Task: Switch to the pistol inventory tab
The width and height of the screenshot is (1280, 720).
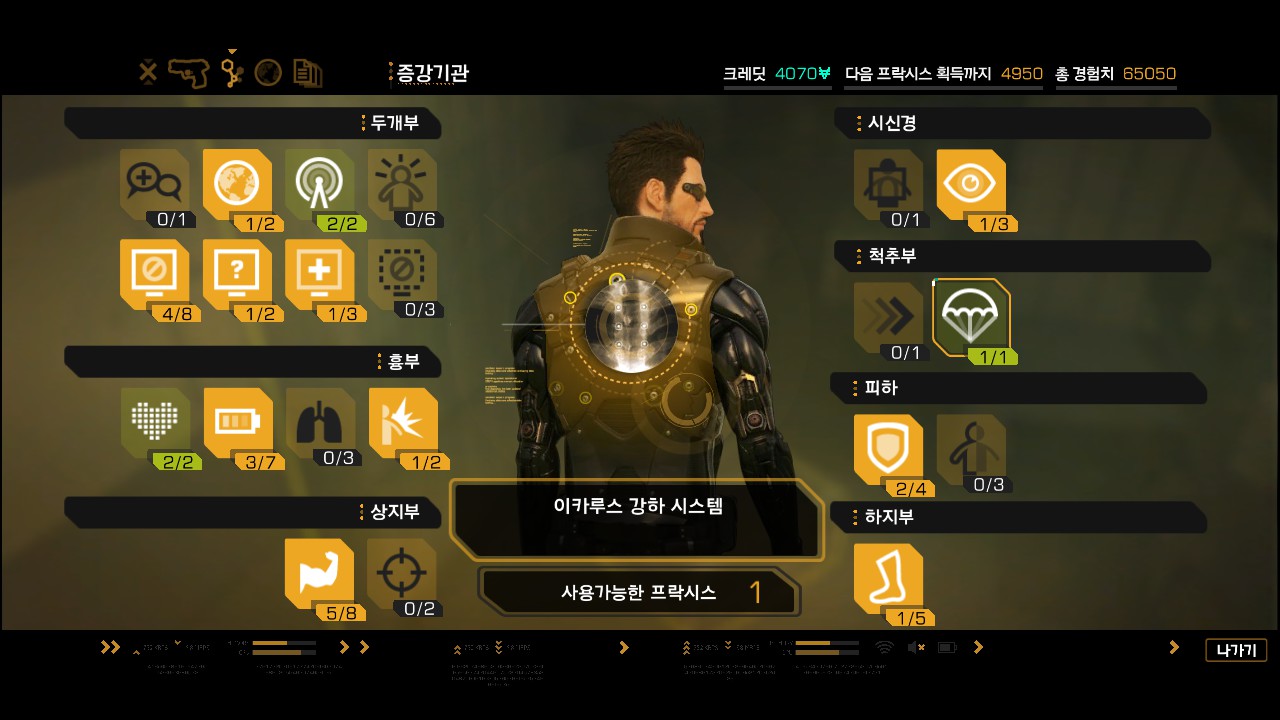Action: pos(189,72)
